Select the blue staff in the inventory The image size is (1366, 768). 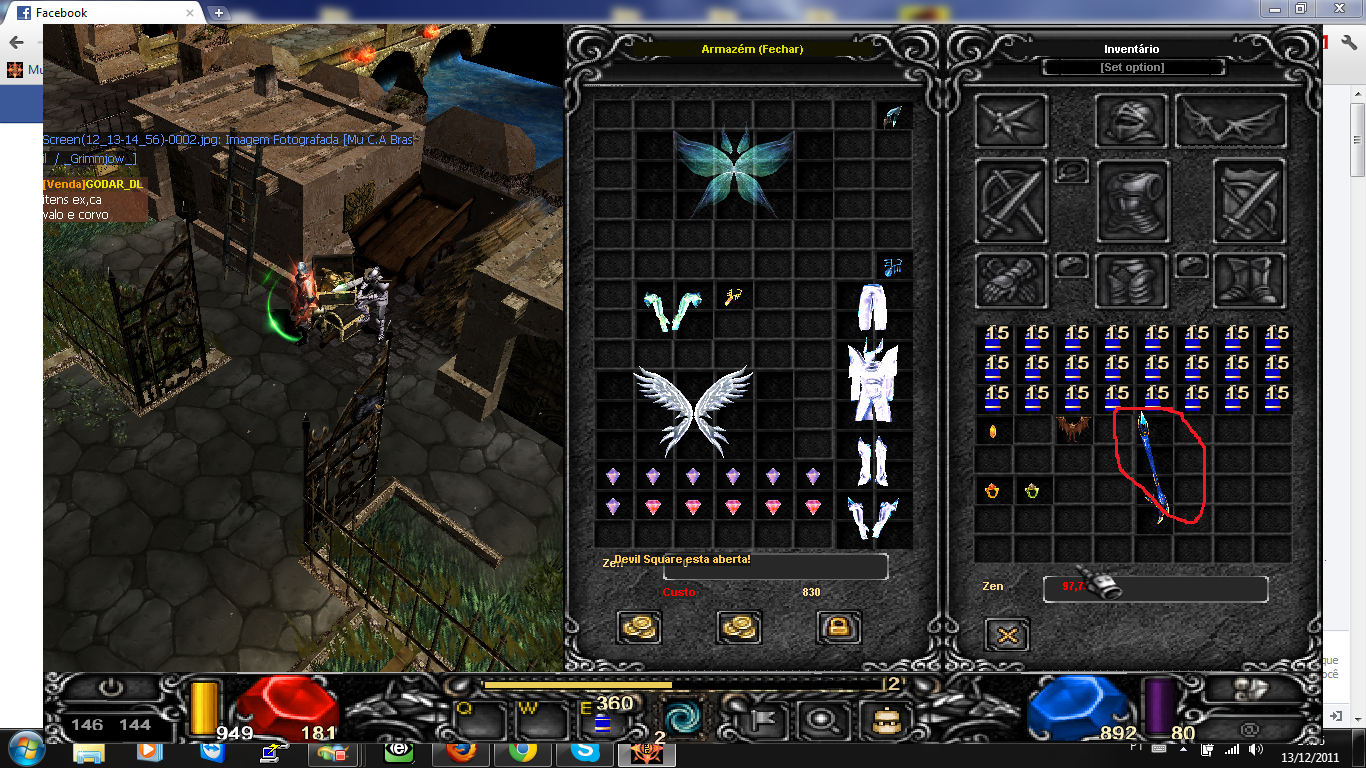tap(1152, 467)
